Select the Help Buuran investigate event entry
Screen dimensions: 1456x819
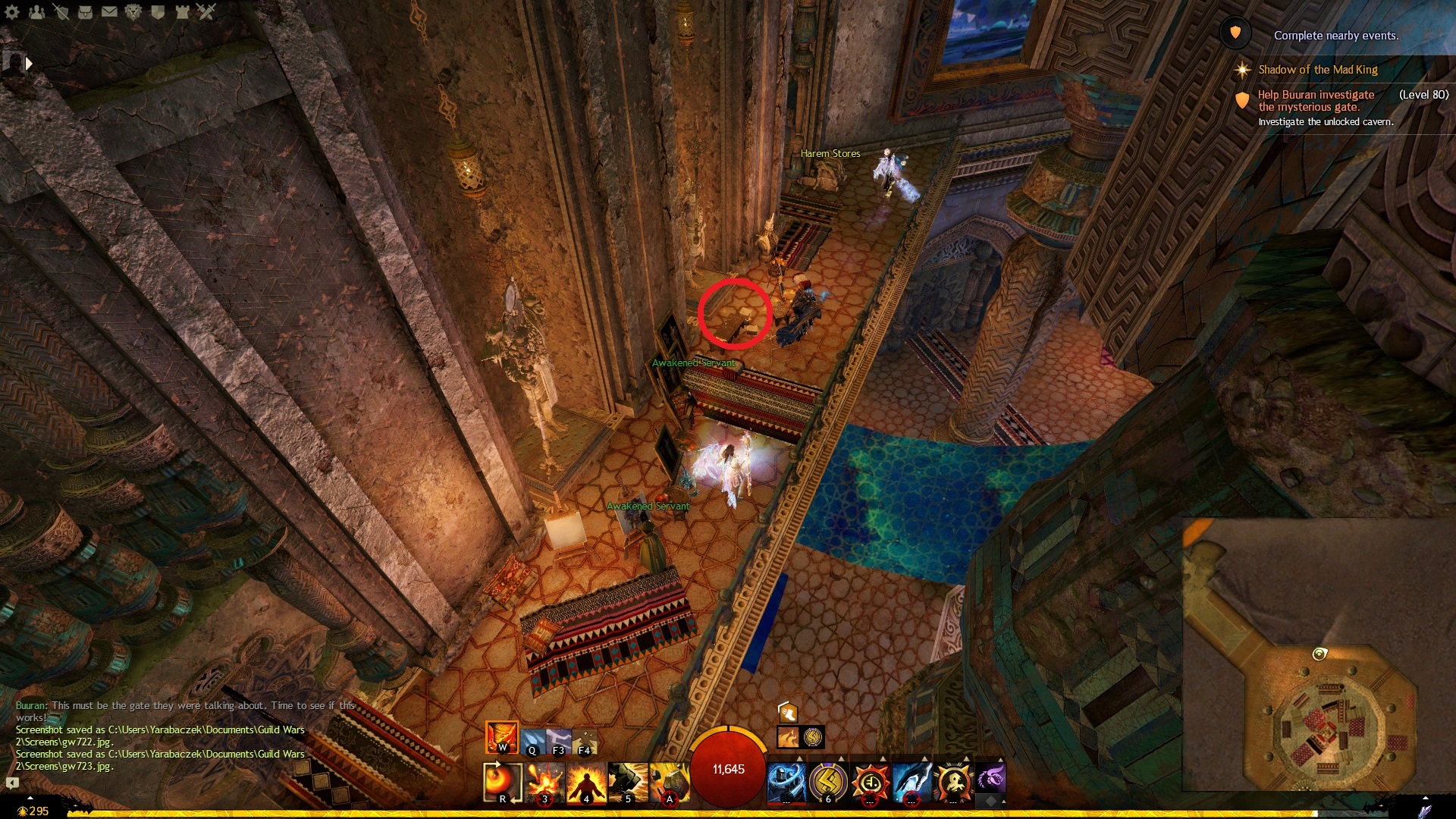click(x=1316, y=100)
